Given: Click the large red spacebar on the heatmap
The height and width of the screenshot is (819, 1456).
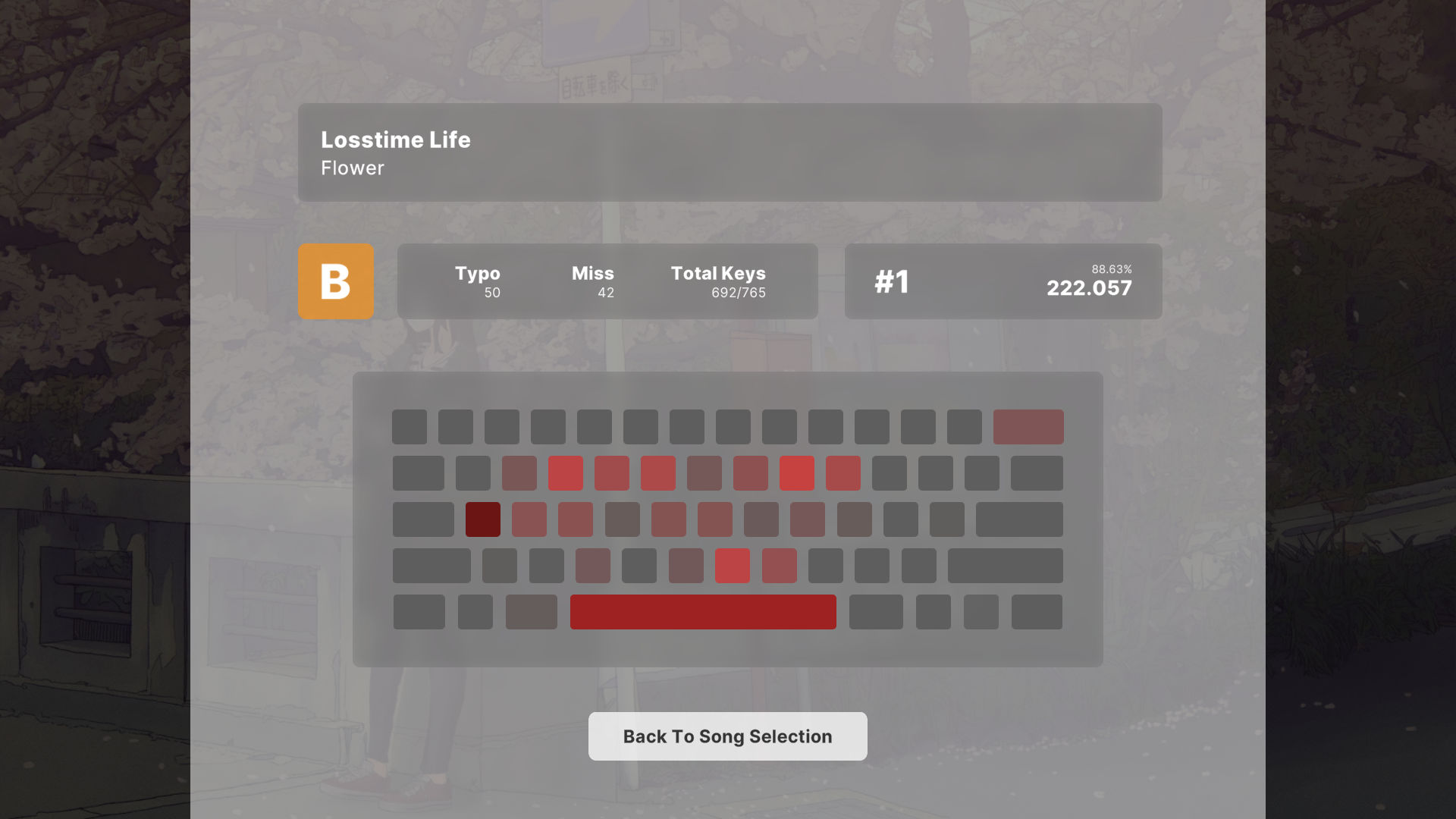Looking at the screenshot, I should tap(702, 611).
